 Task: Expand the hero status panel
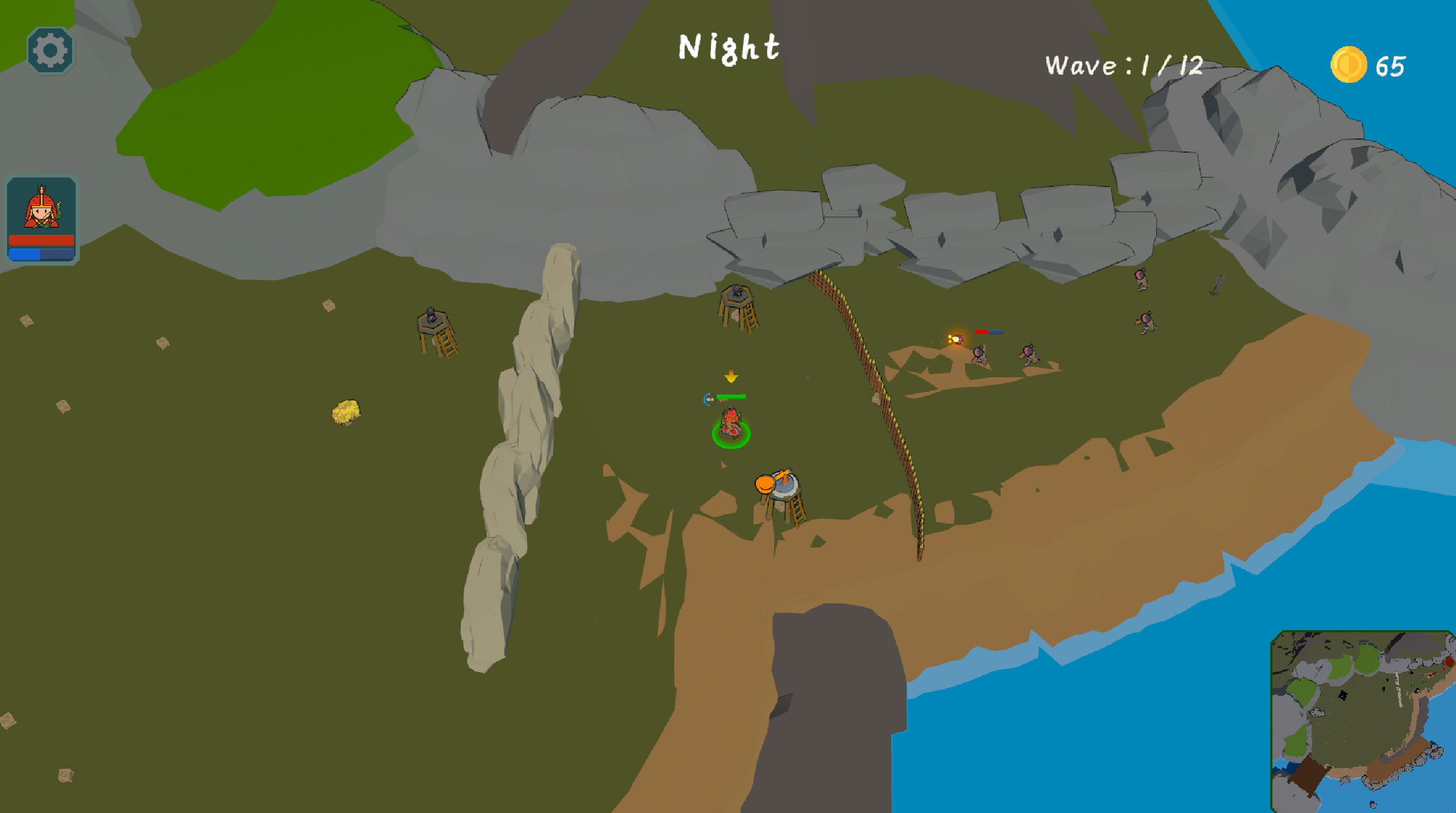coord(42,222)
